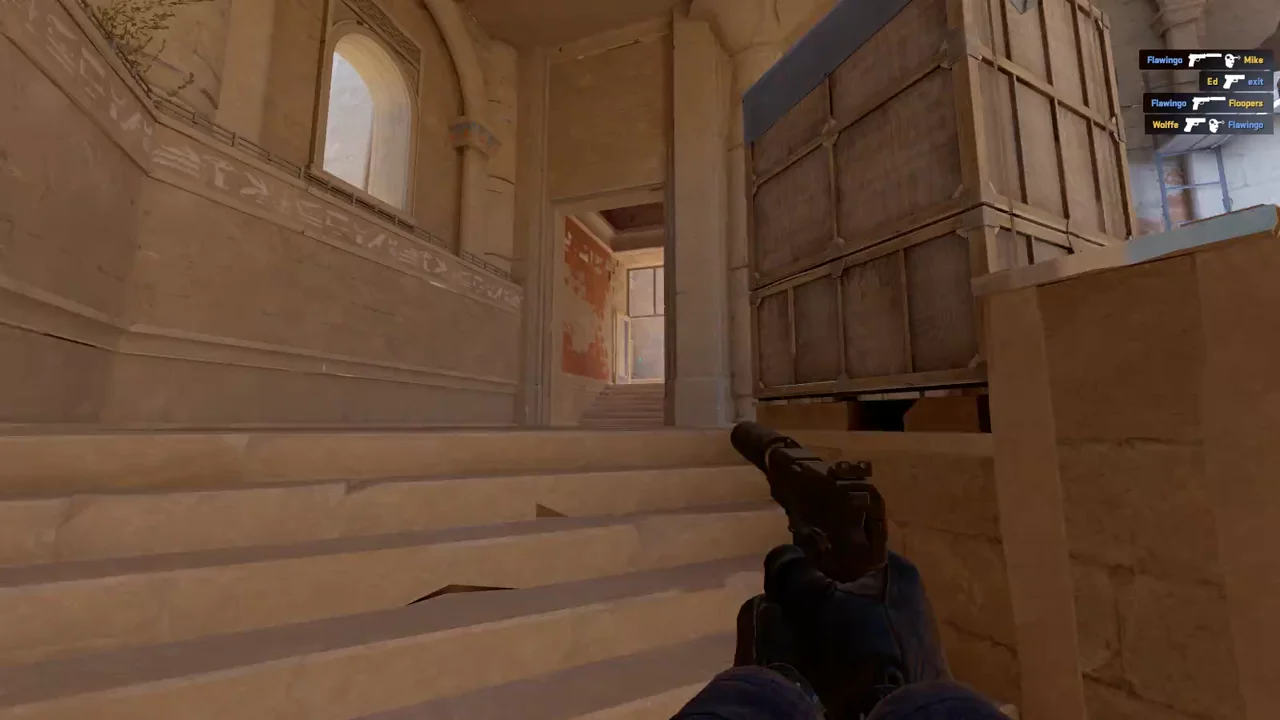
Task: Select the Flawingo killed Mike feed entry
Action: (1205, 60)
